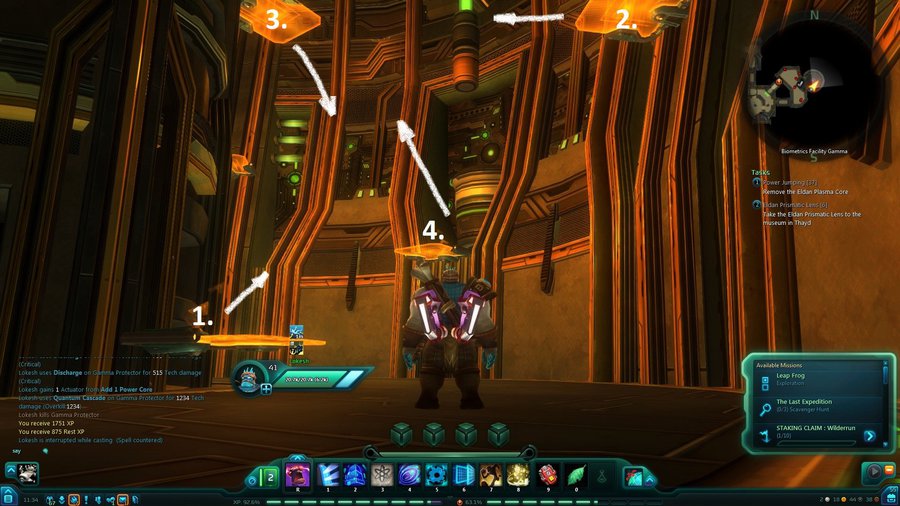Click the round play button above the bag

[875, 471]
